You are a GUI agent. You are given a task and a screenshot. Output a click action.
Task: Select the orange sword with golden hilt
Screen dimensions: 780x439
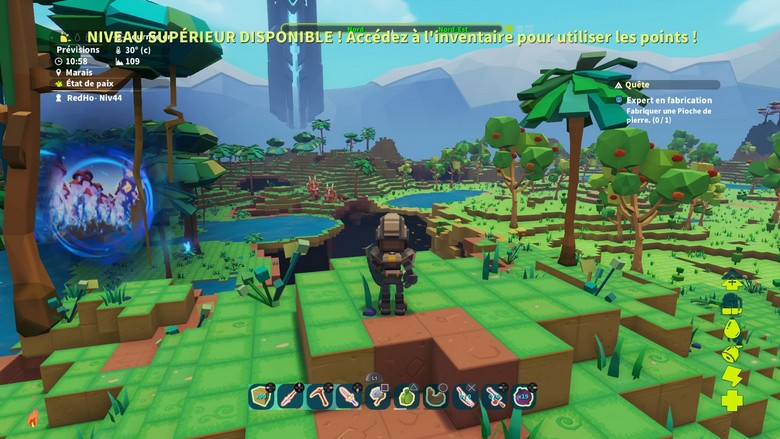348,397
